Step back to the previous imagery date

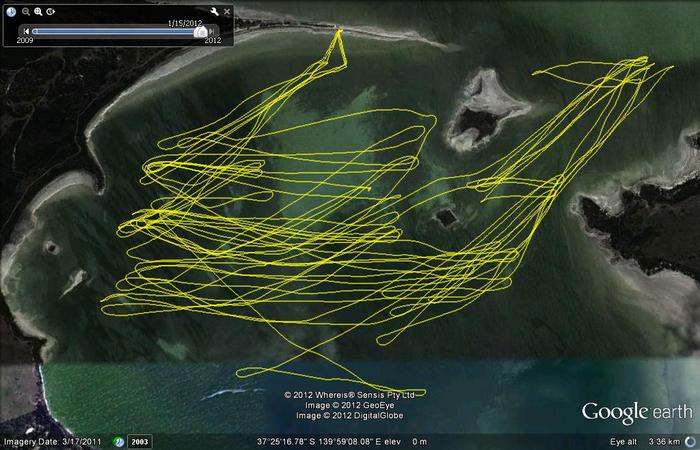27,31
